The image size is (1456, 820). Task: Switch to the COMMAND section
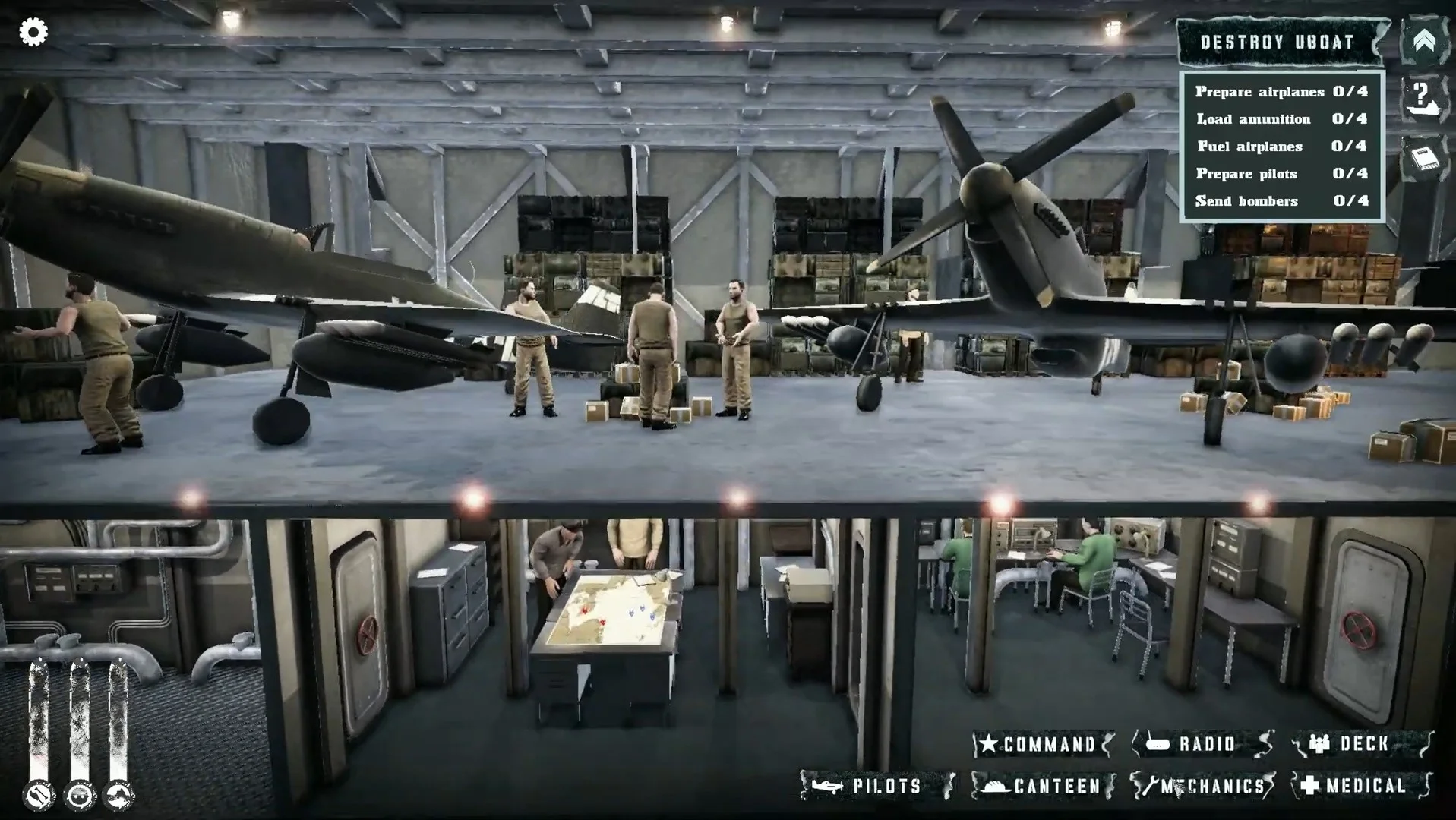(x=1044, y=744)
